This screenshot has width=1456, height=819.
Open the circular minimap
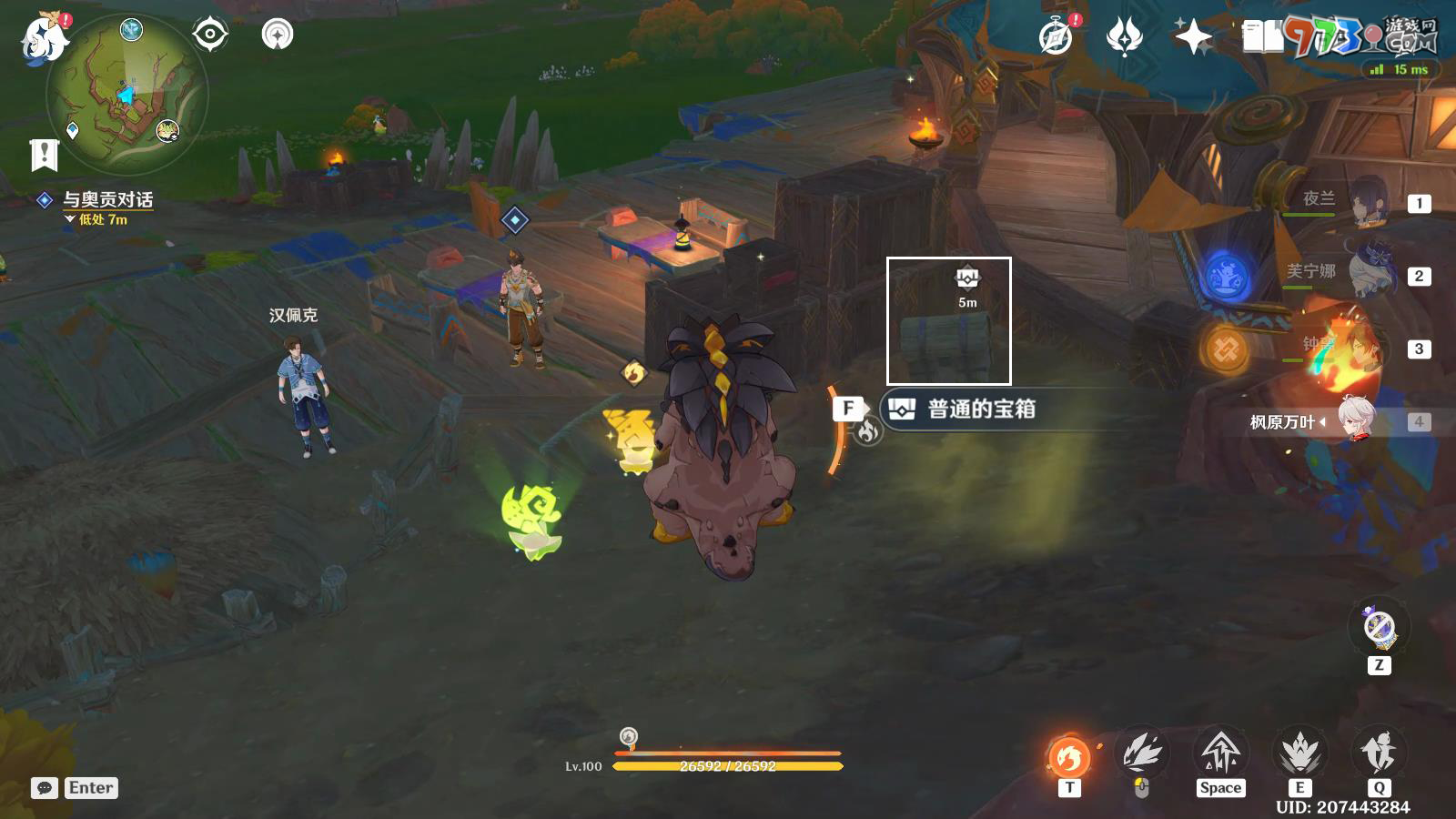click(127, 94)
